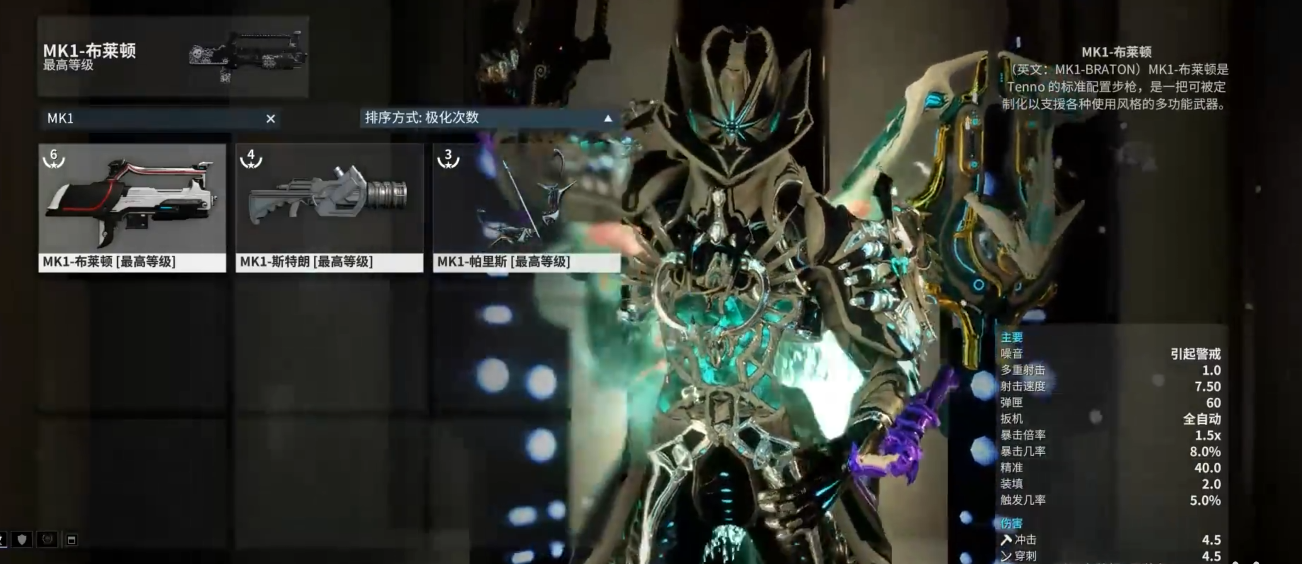The image size is (1302, 564).
Task: Select the MK1-布莱顿 weapon tile
Action: tap(132, 205)
